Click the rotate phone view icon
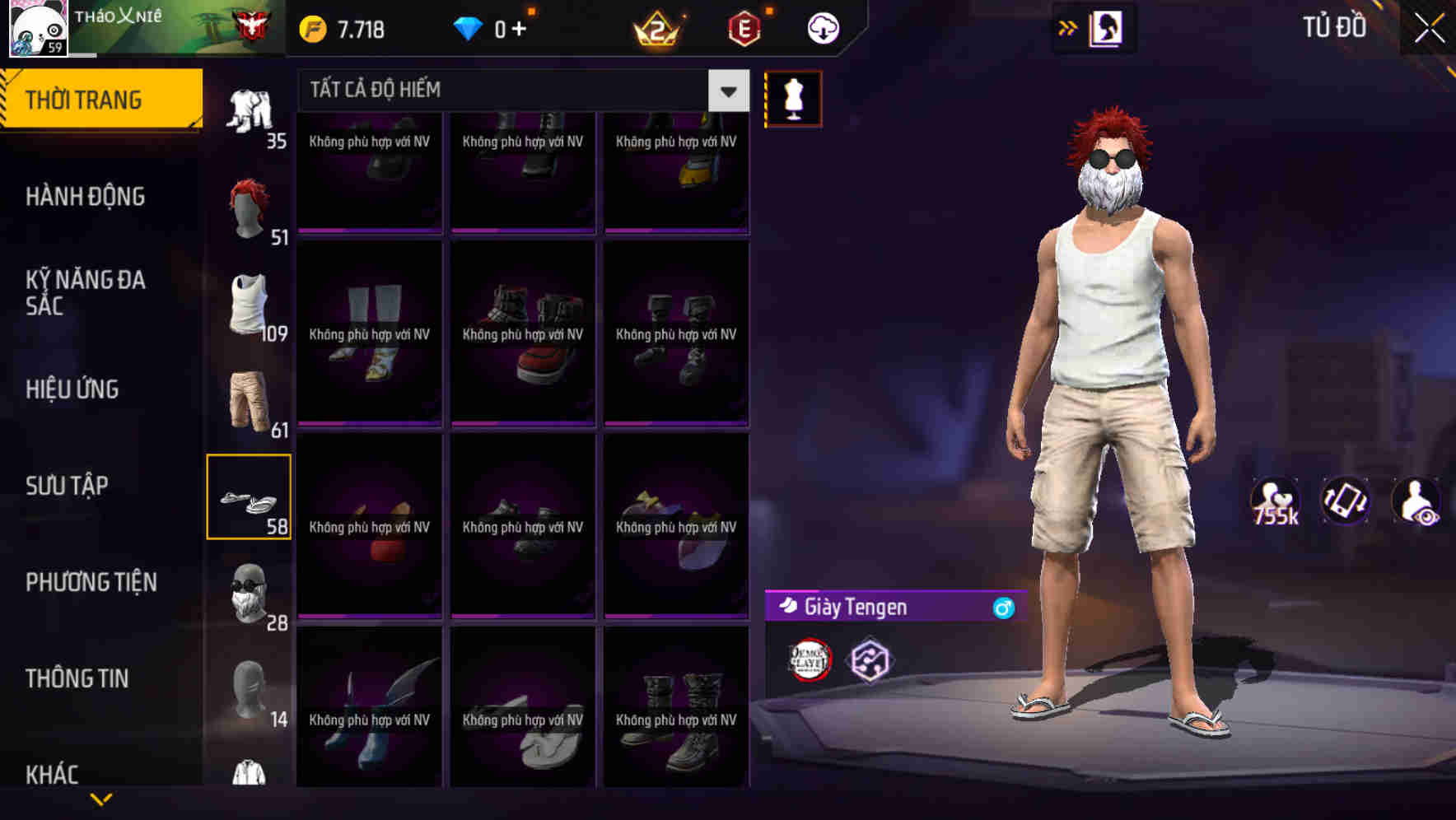Screen dimensions: 1456x820 pyautogui.click(x=1345, y=501)
